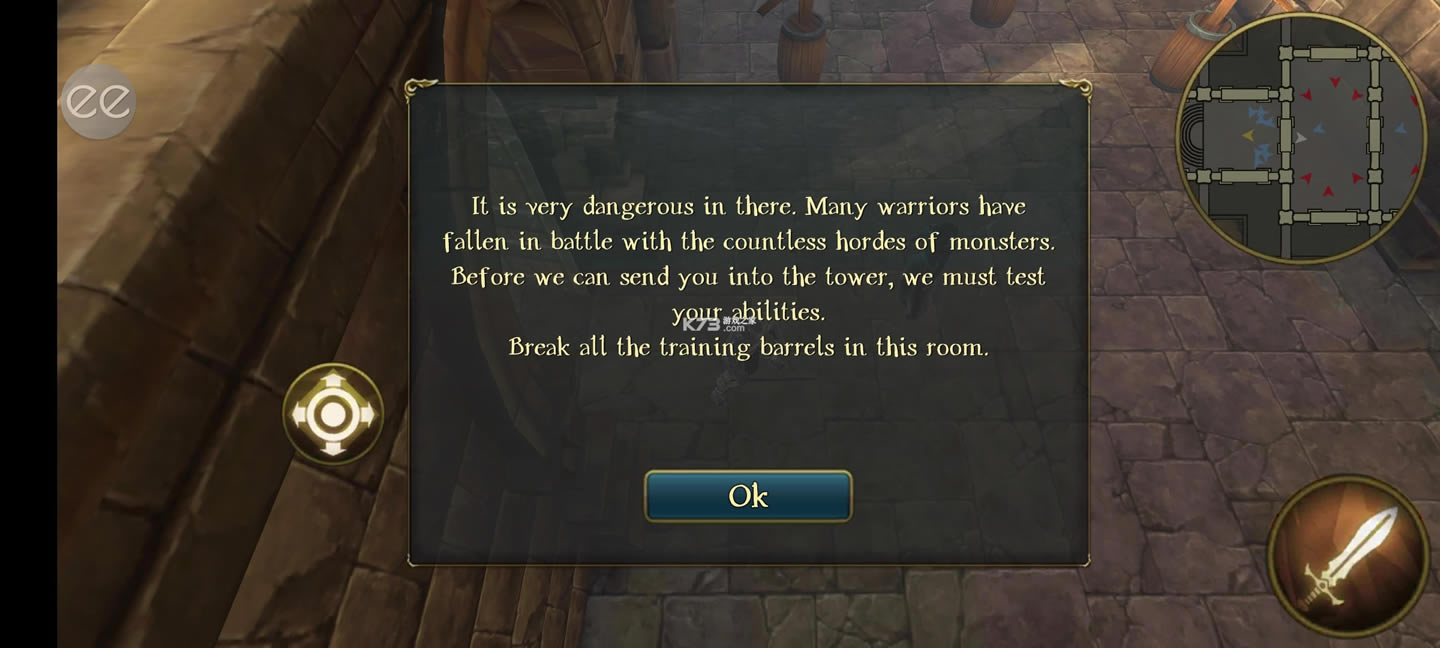Tap the virtual movement joystick
The image size is (1440, 648).
click(333, 413)
